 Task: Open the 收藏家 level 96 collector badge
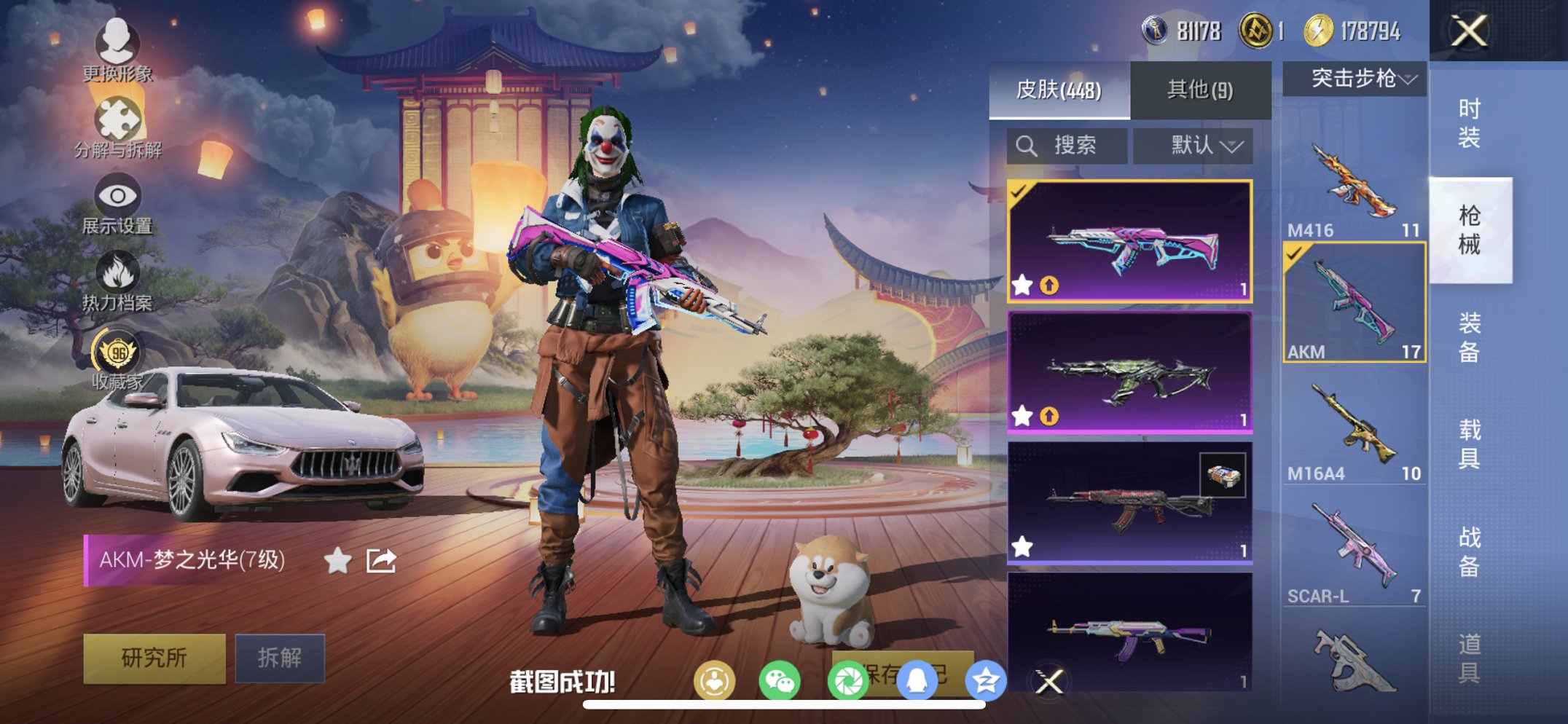coord(119,357)
